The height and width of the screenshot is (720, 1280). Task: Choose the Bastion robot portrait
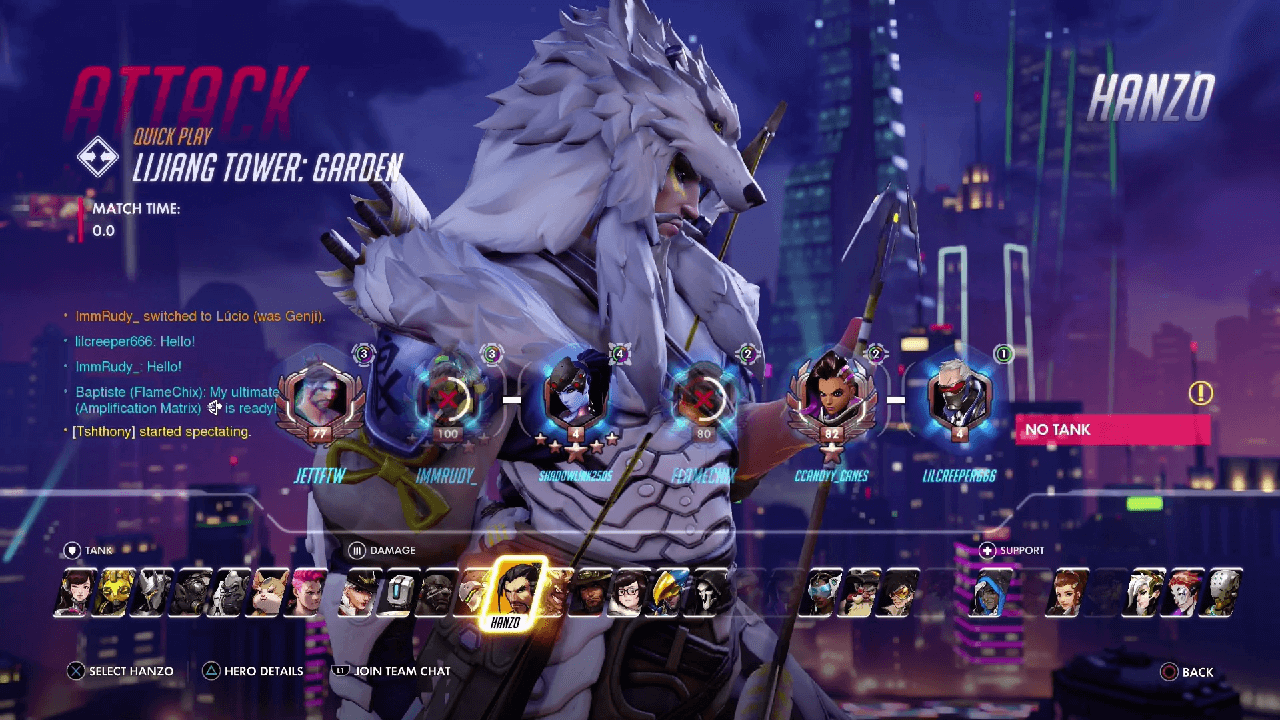pos(400,592)
